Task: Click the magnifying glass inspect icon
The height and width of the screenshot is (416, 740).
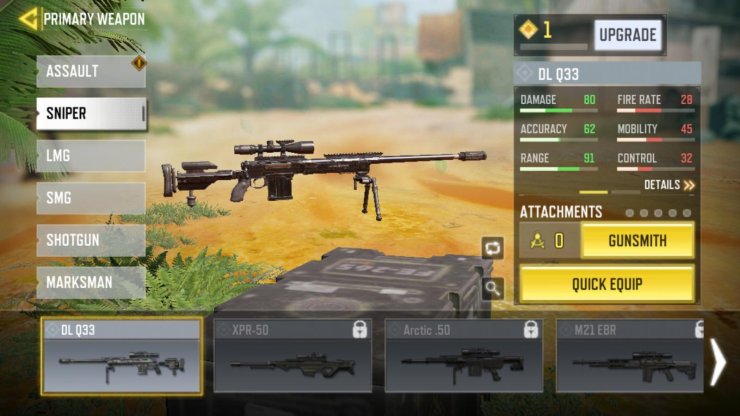Action: 492,289
